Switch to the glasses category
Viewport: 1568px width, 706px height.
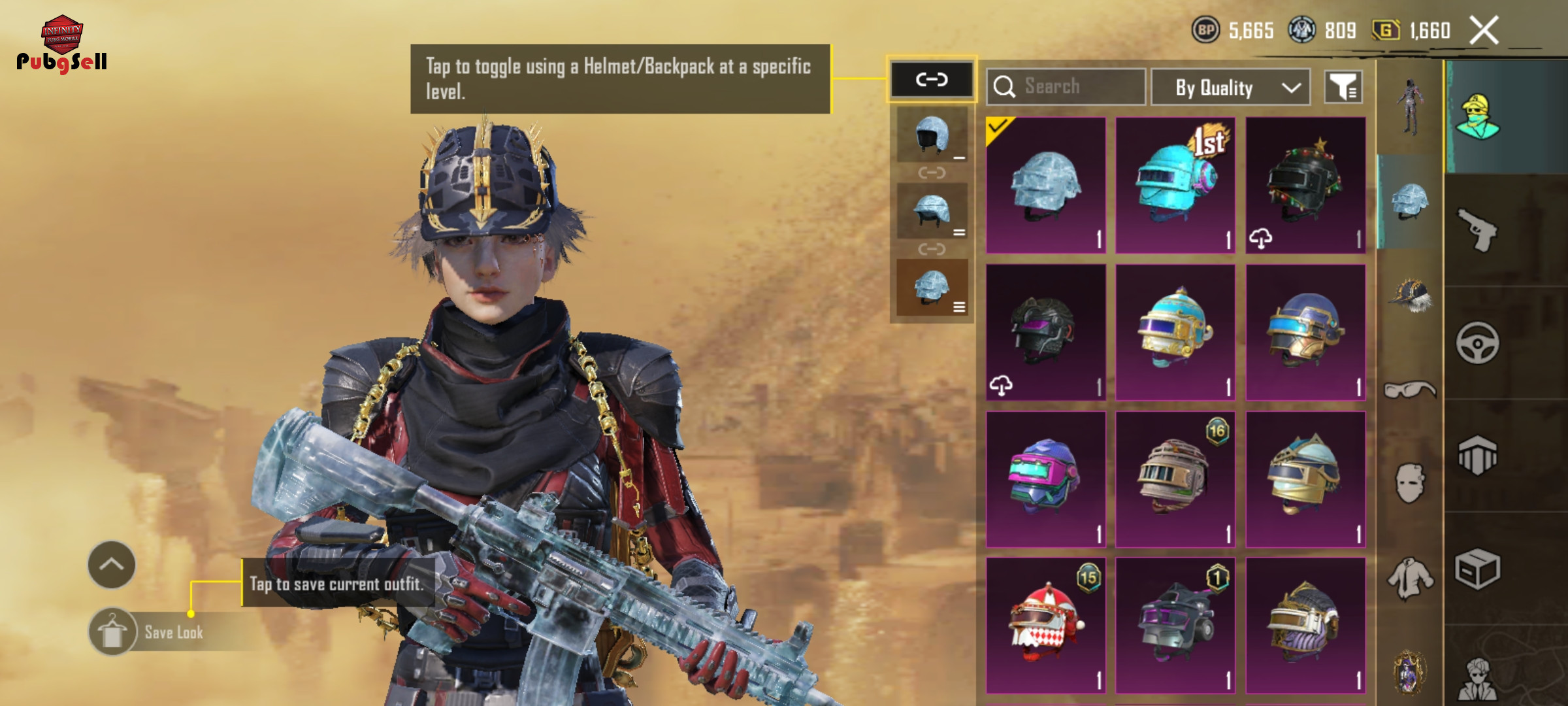point(1409,390)
